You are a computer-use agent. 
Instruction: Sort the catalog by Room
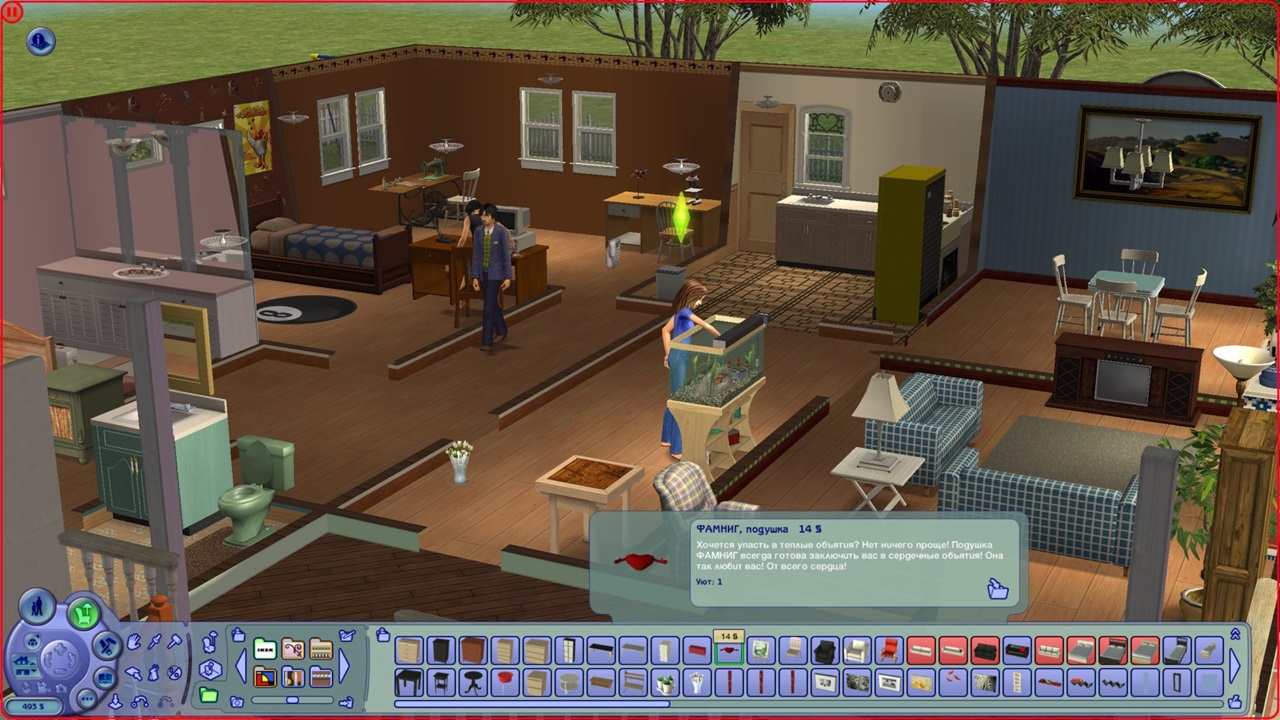coord(210,670)
